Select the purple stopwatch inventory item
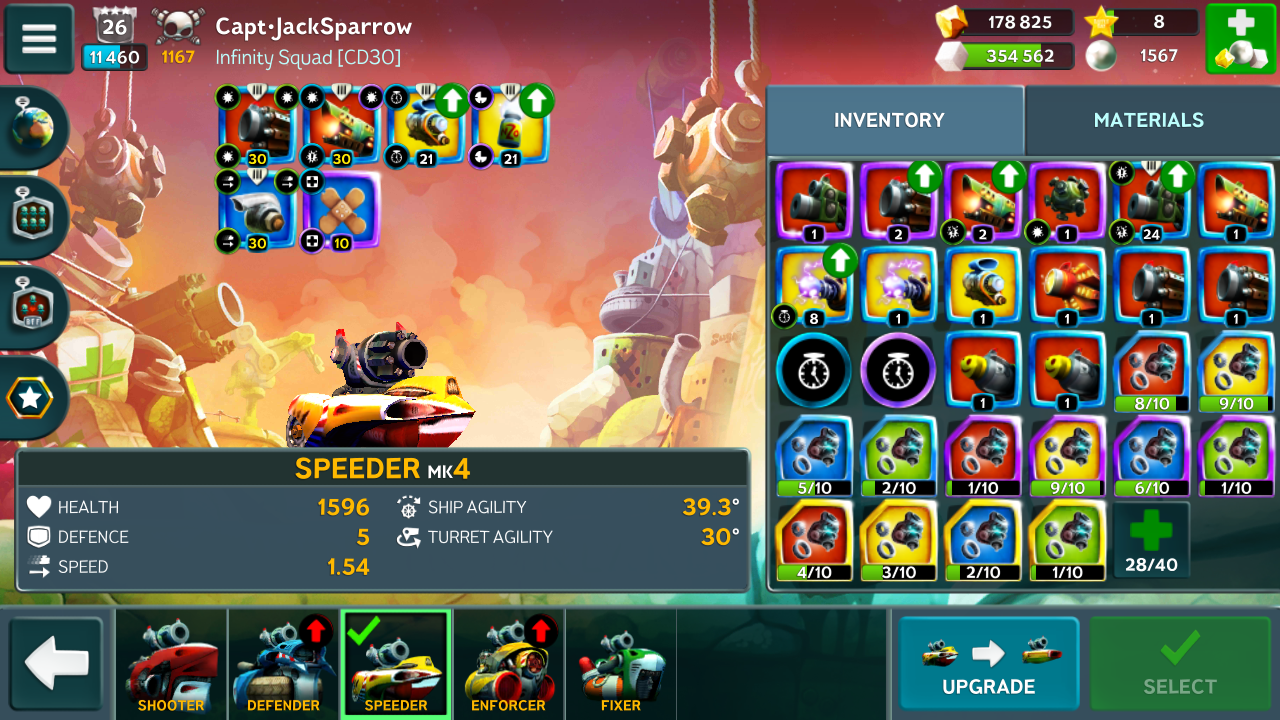Screen dimensions: 1280x720 coord(897,369)
